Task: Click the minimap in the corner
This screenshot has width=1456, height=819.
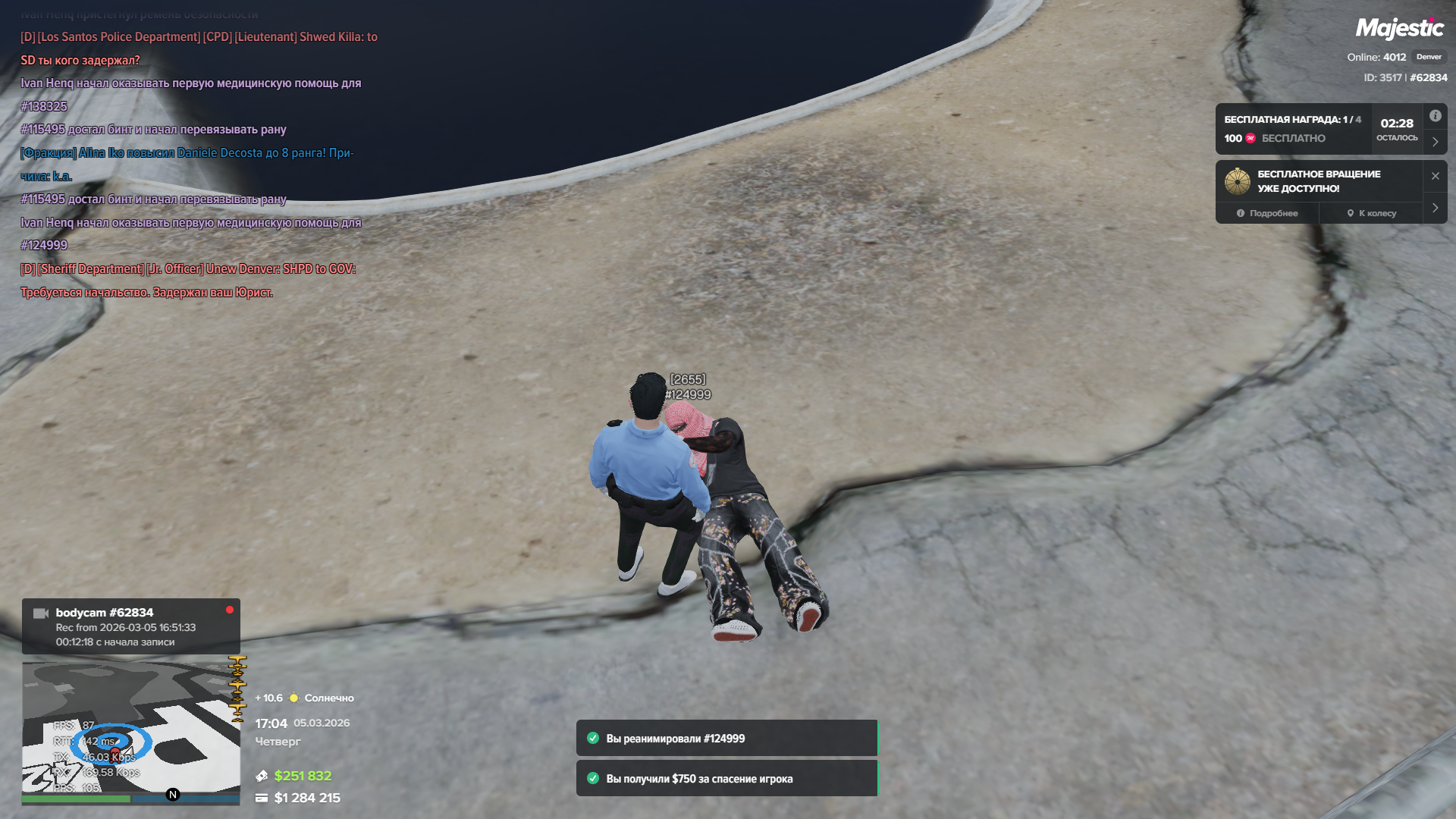Action: point(130,728)
